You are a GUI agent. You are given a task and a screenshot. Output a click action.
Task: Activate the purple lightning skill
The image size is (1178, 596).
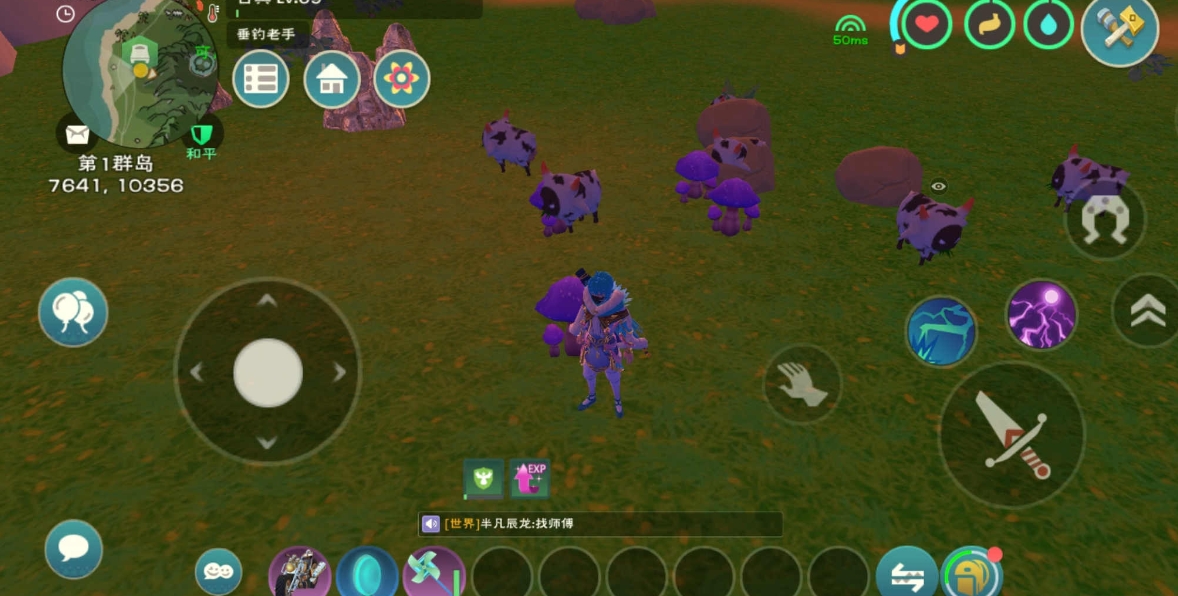1041,315
